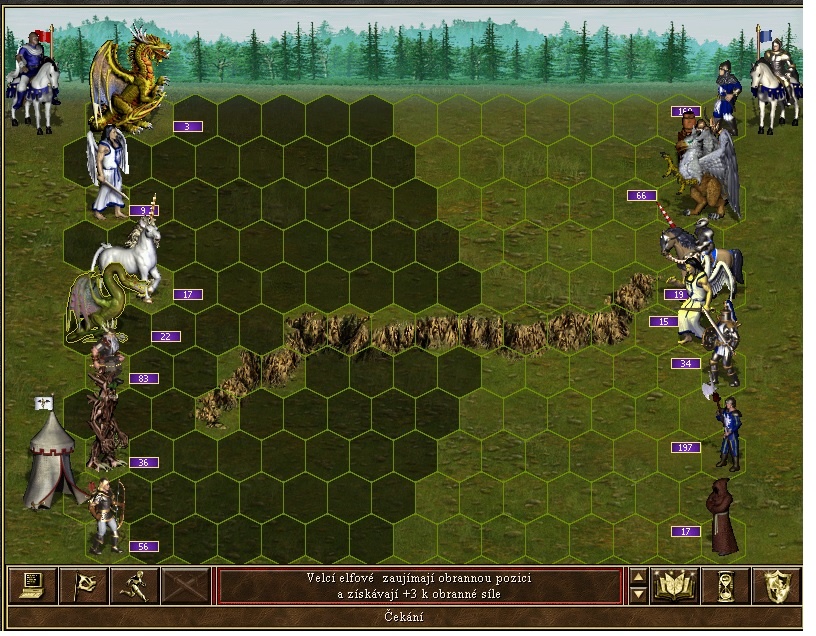
Task: Retreat from battle with the running man button
Action: [x=134, y=585]
